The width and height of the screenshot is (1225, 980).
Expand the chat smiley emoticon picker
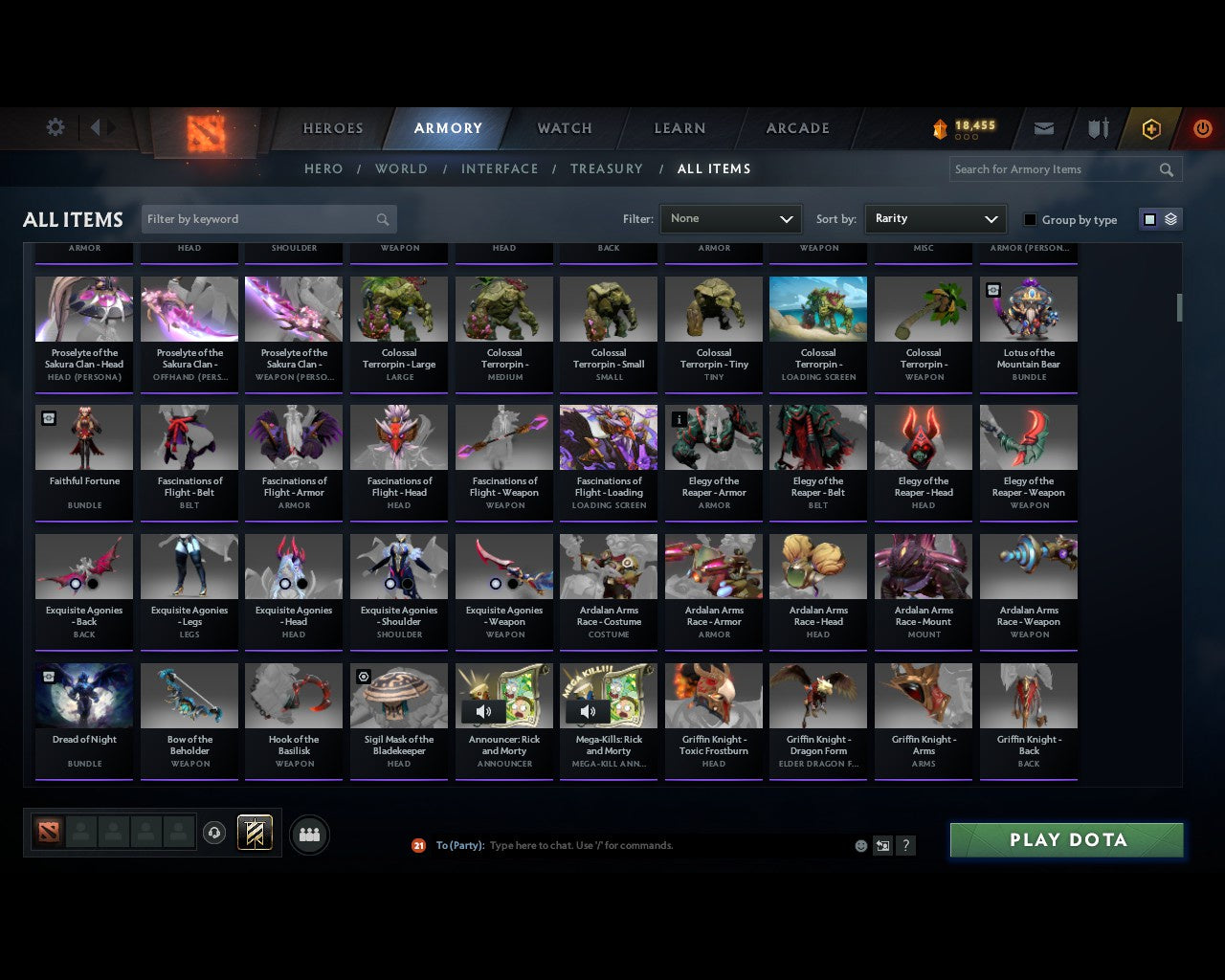[x=860, y=845]
